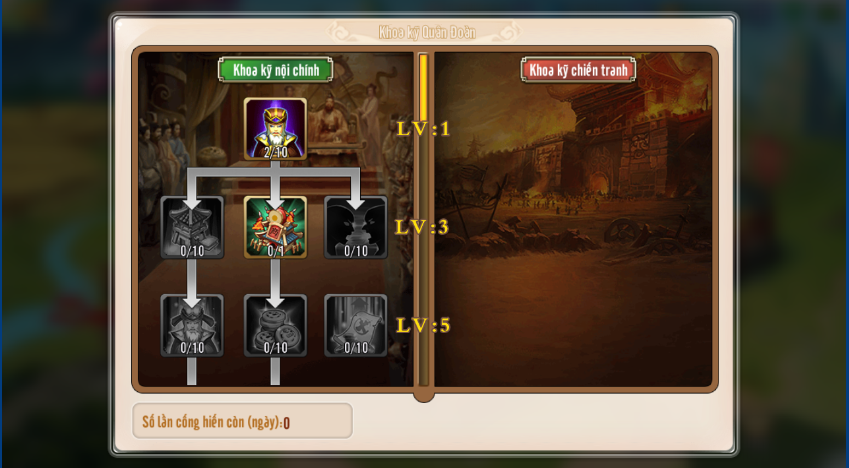Open the Khoa kỹ nội chính tab
The image size is (849, 468).
click(275, 70)
